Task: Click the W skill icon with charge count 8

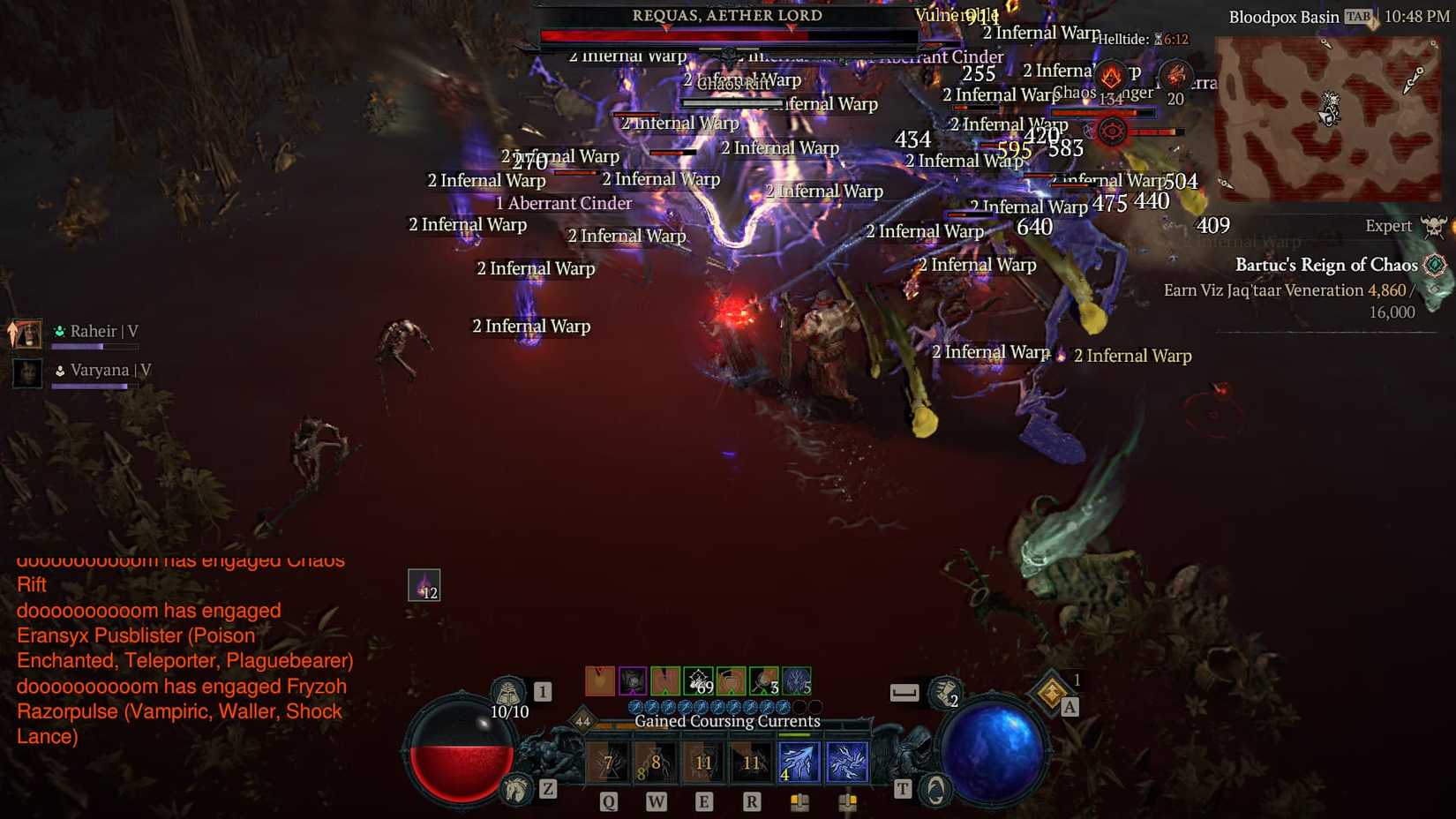Action: [656, 761]
